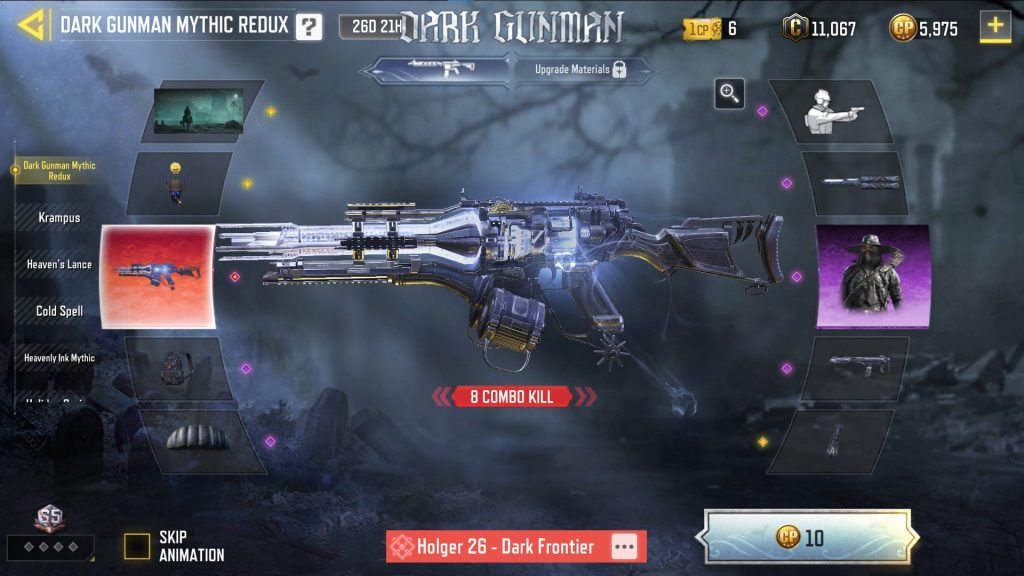Screen dimensions: 1024x576
Task: Select the Heavenly Ink Mythic draw
Action: pyautogui.click(x=59, y=357)
